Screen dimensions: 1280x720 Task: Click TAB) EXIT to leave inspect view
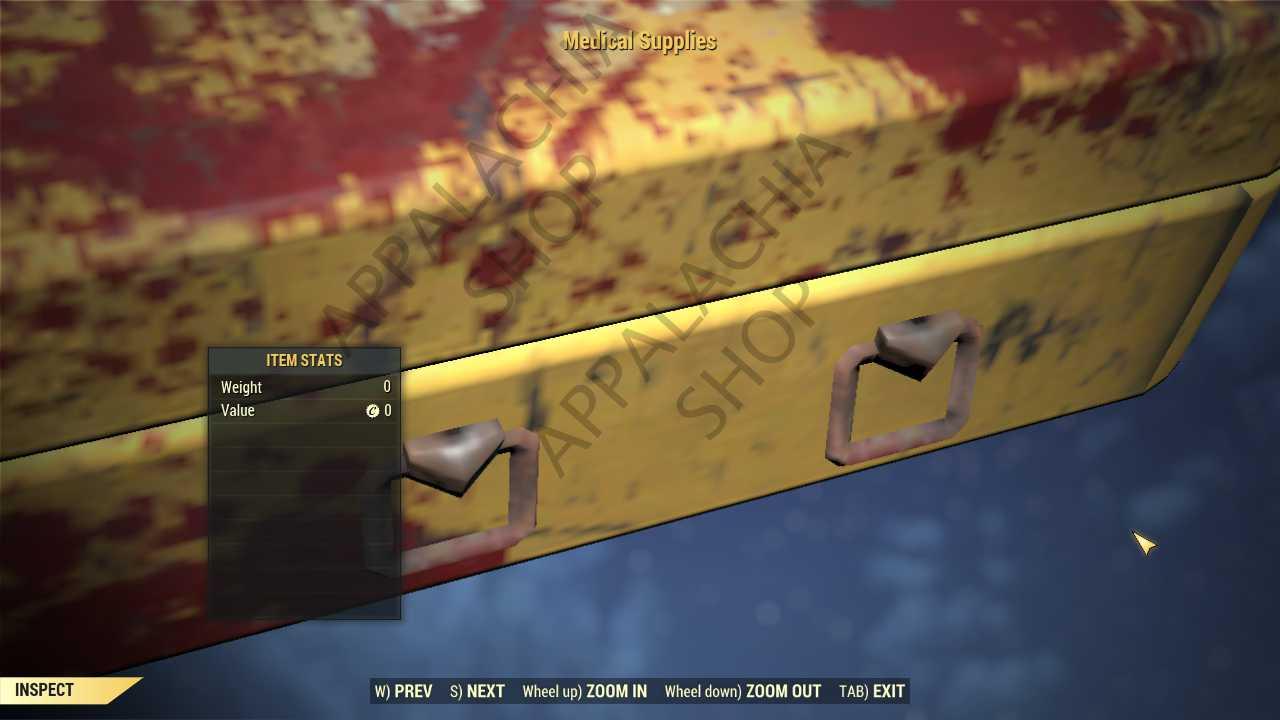point(874,691)
